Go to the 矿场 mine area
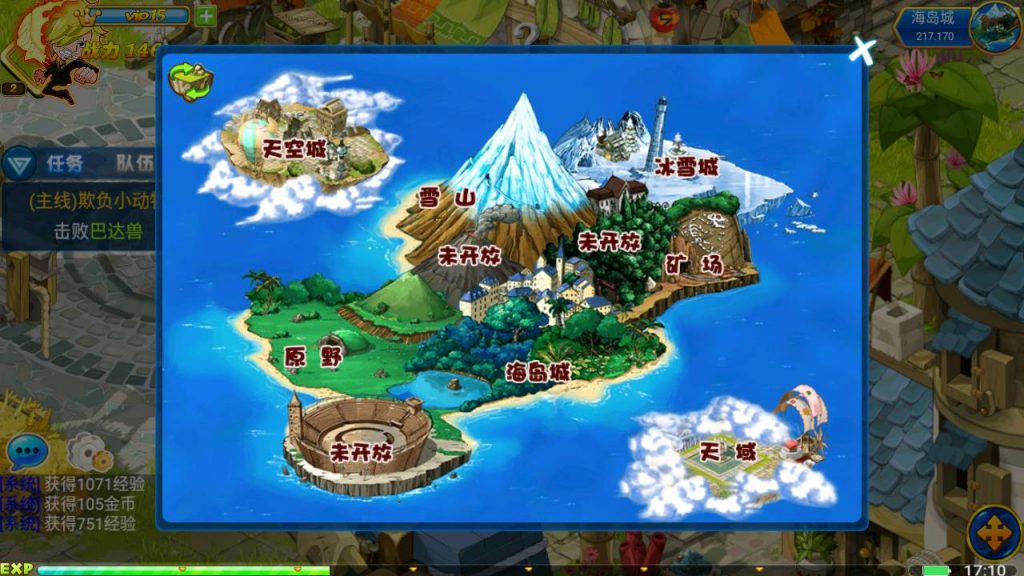Screen dimensions: 1024x576 coord(694,264)
